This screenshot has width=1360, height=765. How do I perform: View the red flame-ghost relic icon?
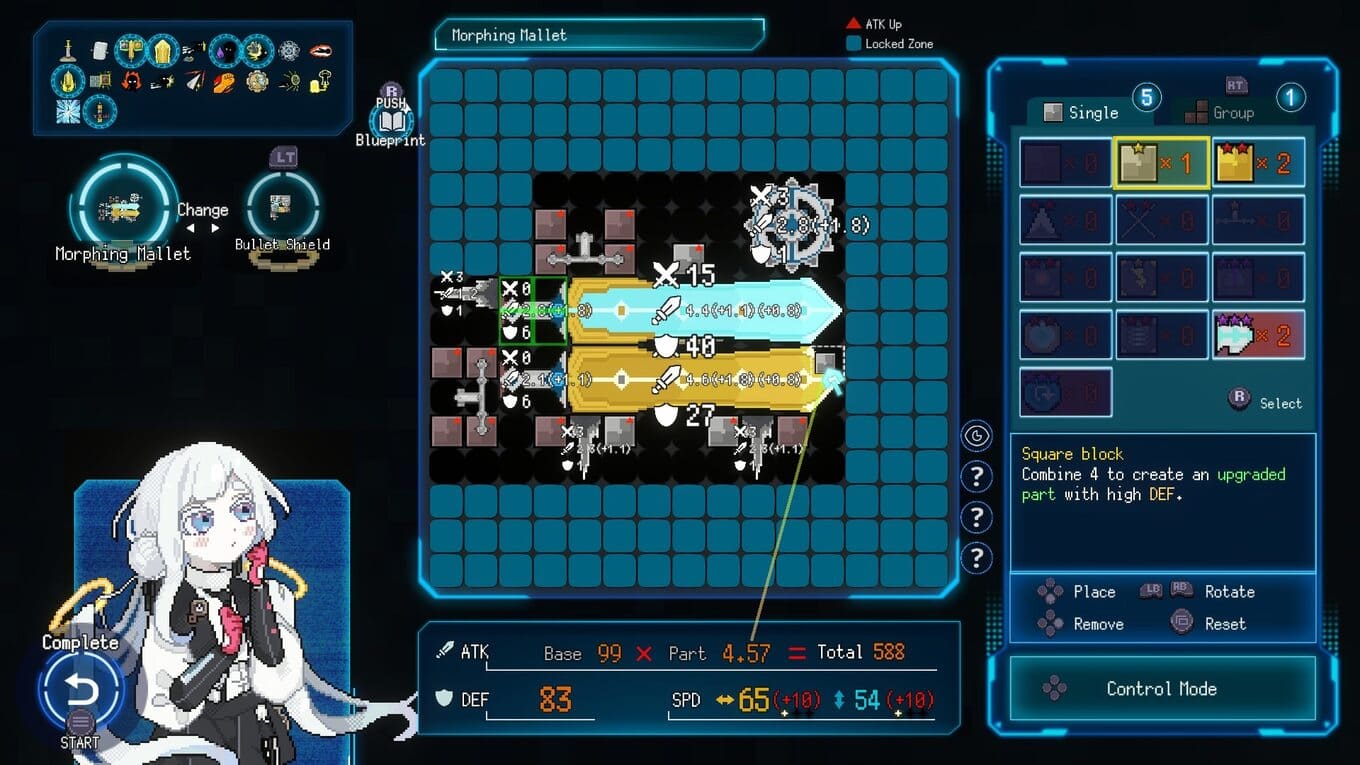131,81
